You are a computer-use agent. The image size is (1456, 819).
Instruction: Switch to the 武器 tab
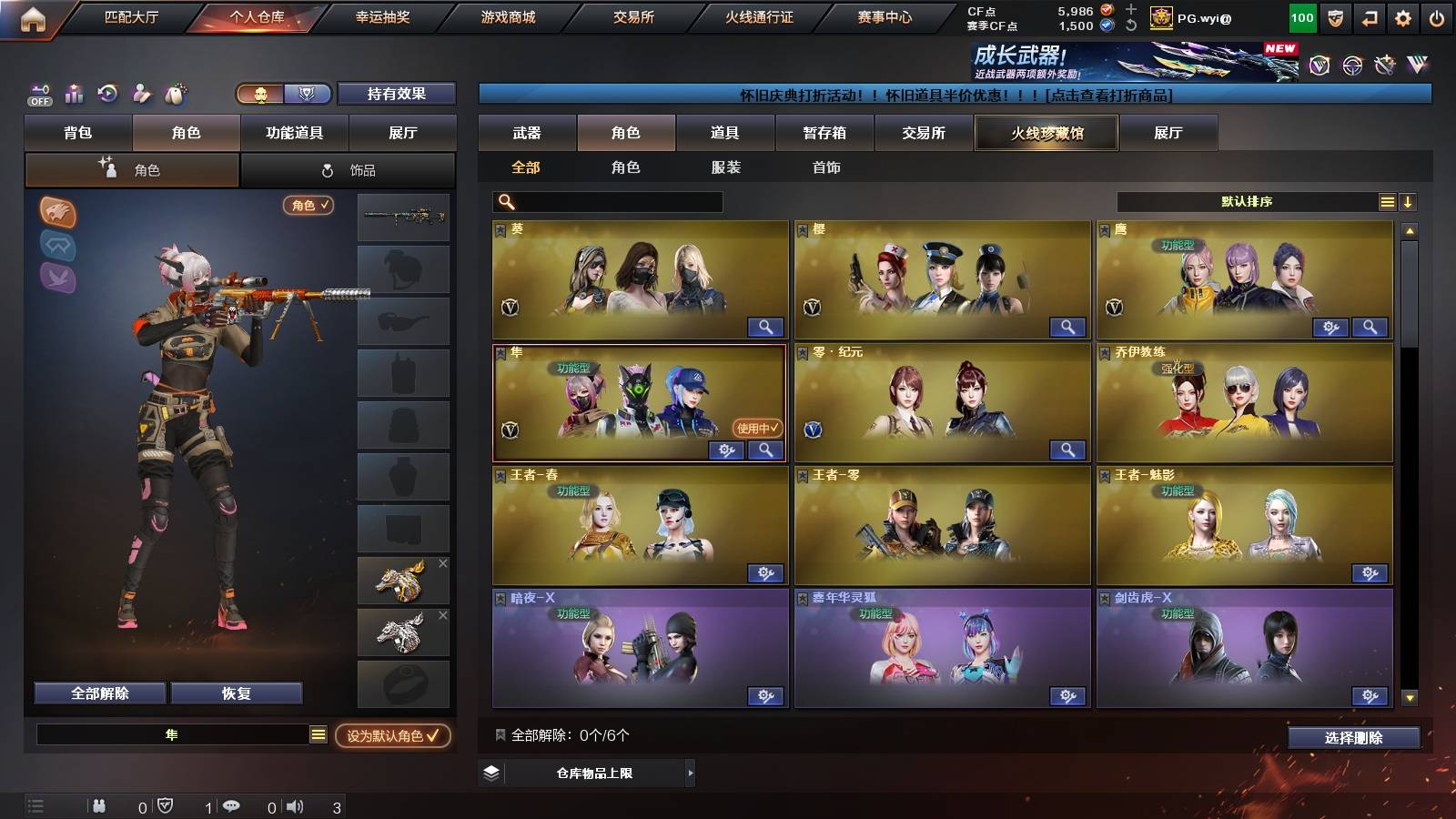(x=527, y=133)
